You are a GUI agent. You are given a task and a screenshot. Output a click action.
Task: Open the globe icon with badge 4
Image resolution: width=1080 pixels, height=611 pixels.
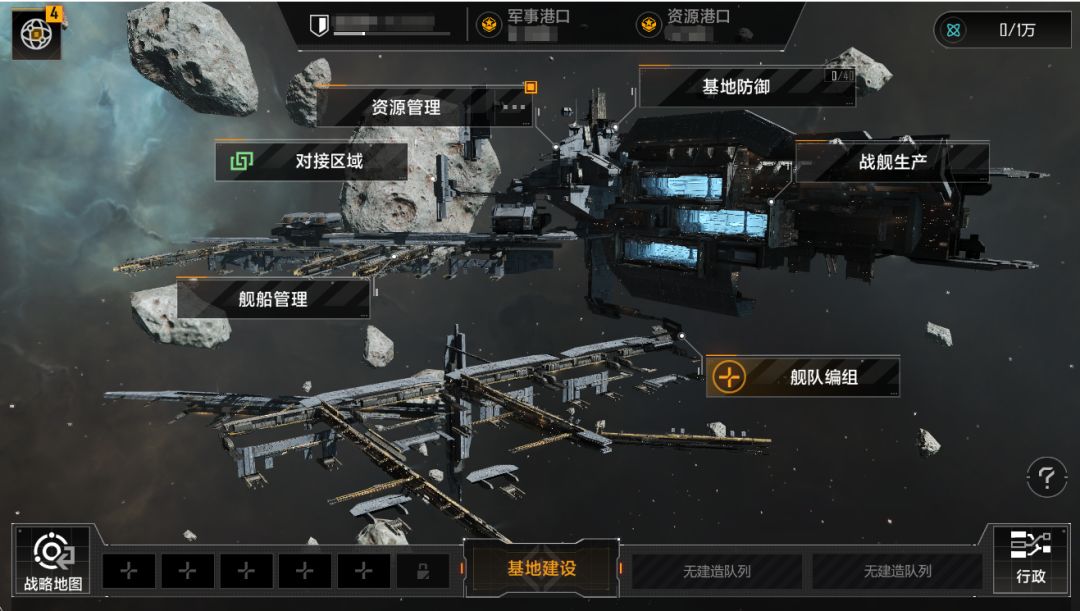click(x=37, y=34)
